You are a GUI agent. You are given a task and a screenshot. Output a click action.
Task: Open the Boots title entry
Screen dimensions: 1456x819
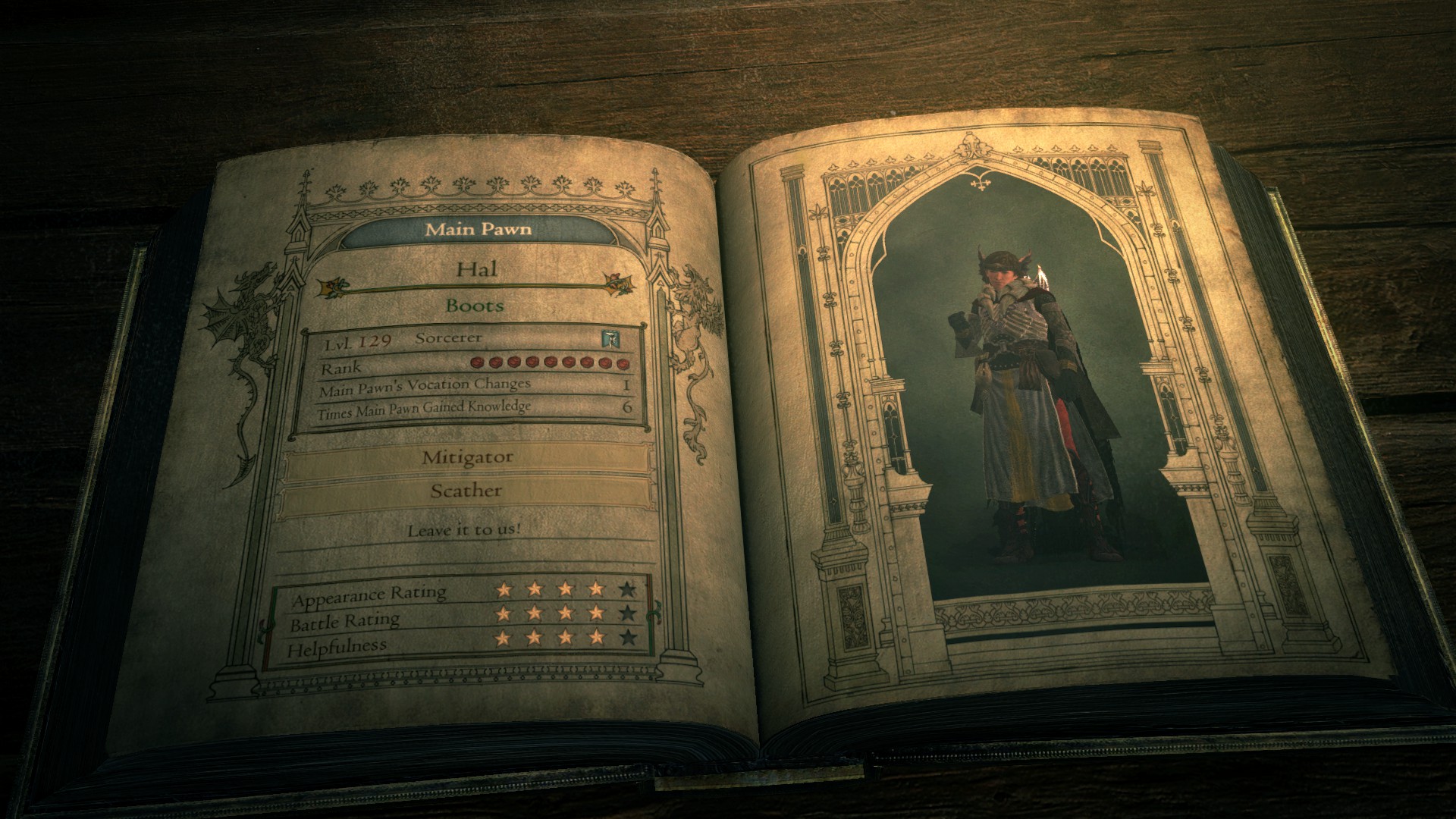click(476, 306)
